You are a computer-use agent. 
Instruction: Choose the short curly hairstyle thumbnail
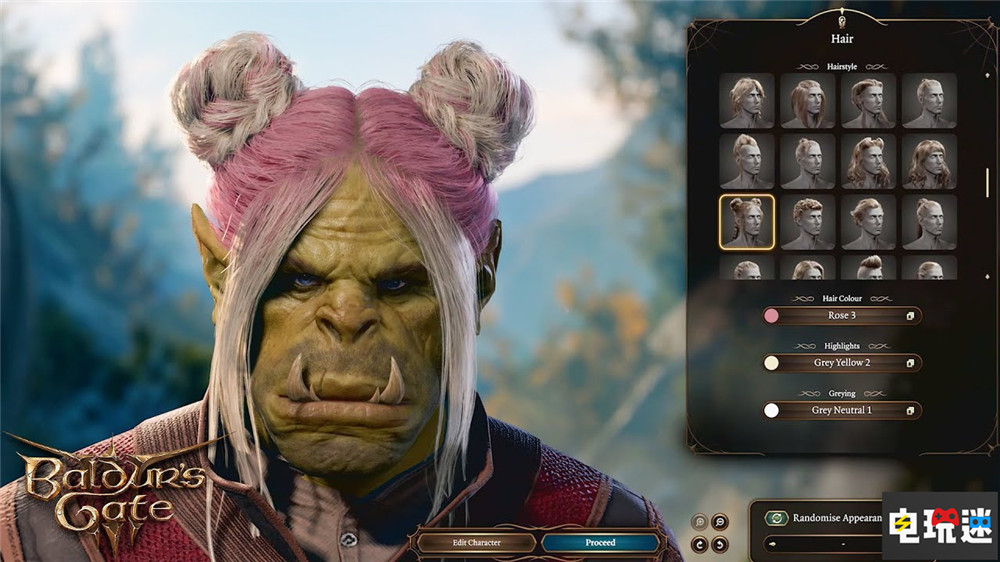coord(808,222)
